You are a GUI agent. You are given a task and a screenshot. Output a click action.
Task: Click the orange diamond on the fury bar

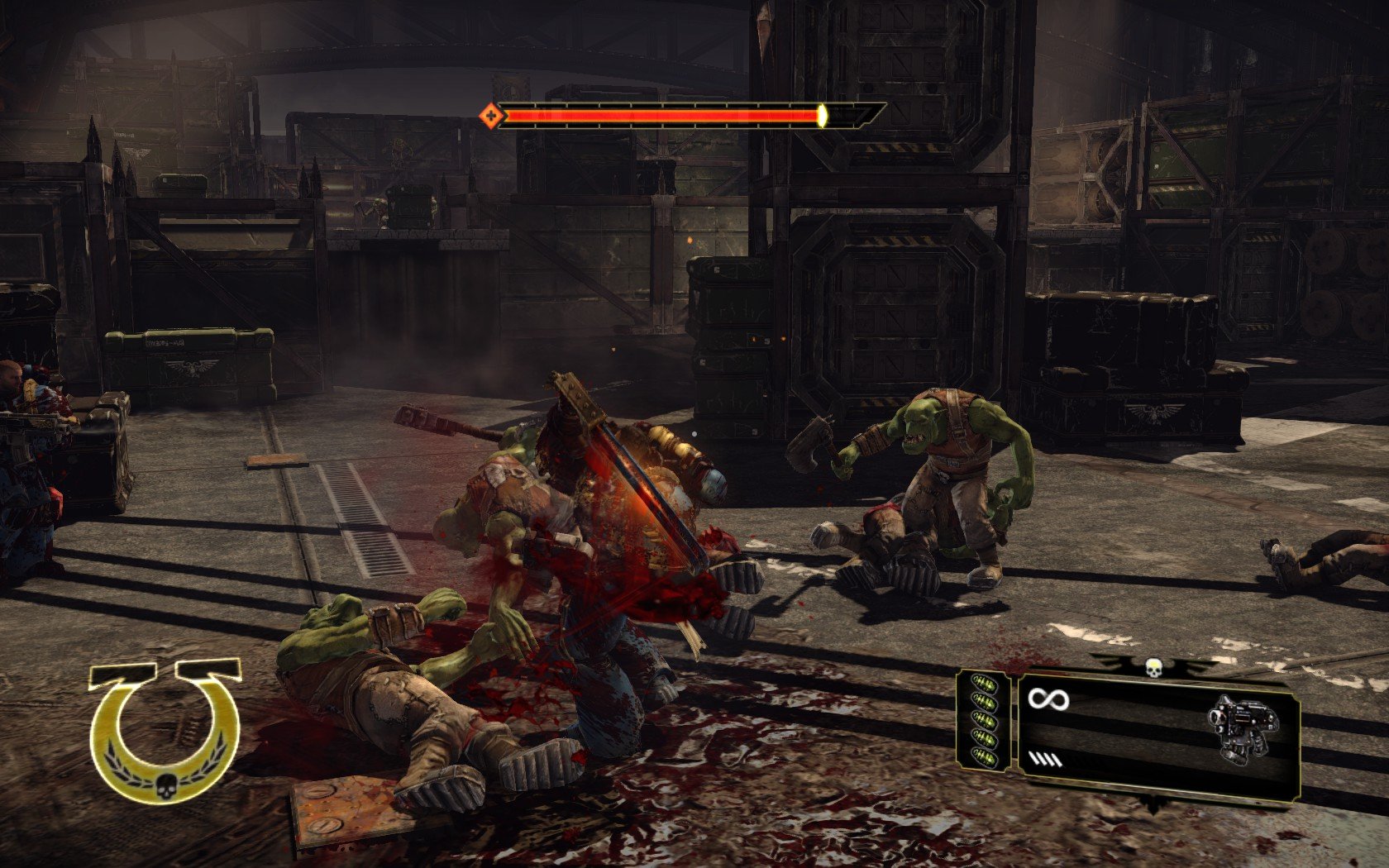490,114
